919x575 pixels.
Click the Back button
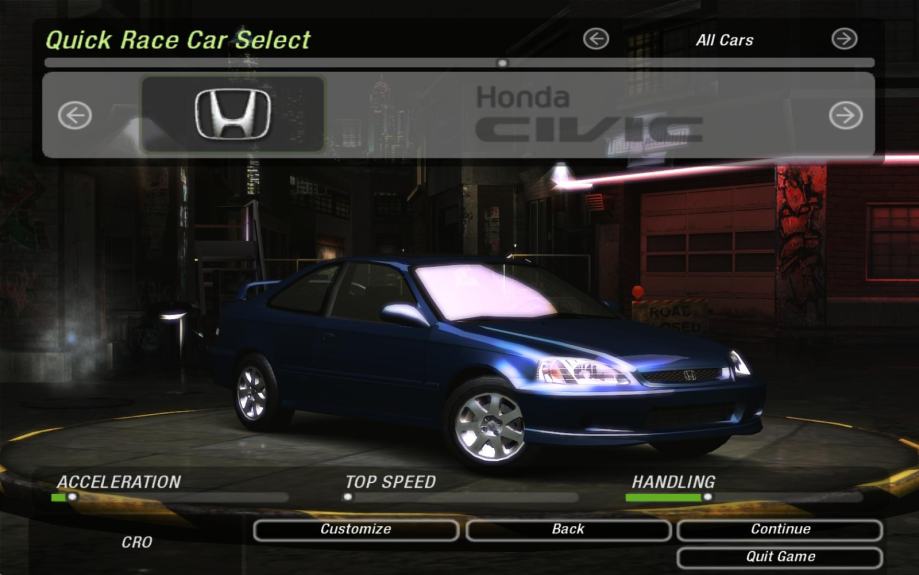[568, 530]
